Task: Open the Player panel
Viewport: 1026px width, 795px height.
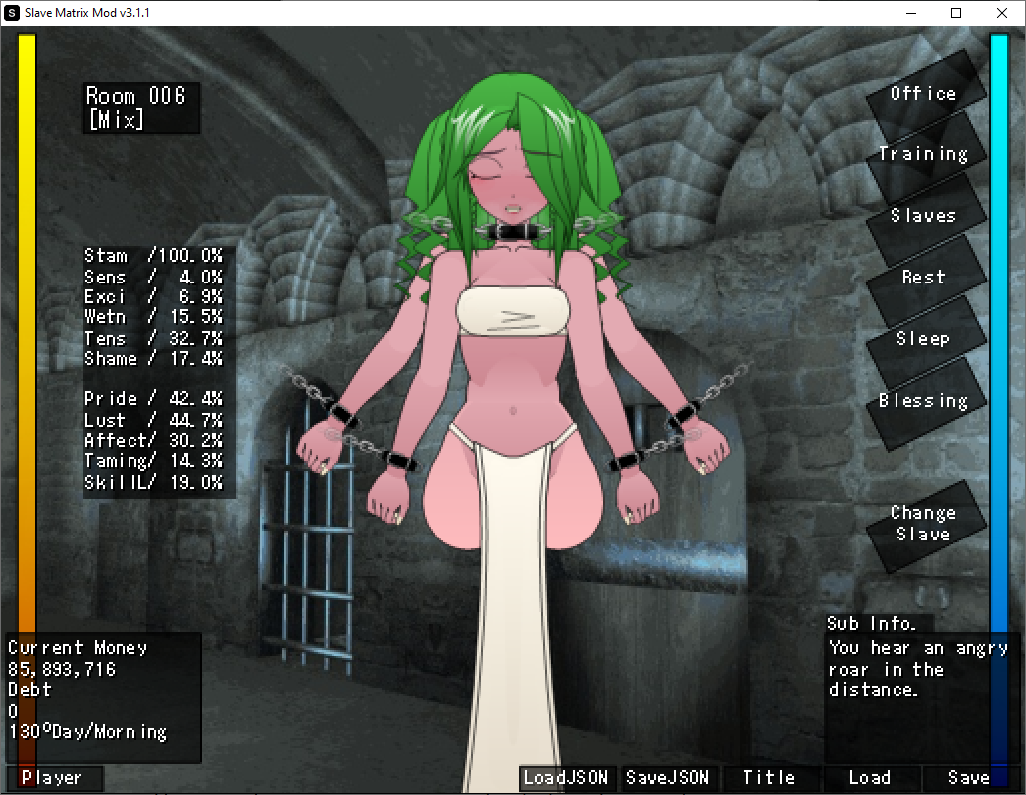Action: point(54,778)
